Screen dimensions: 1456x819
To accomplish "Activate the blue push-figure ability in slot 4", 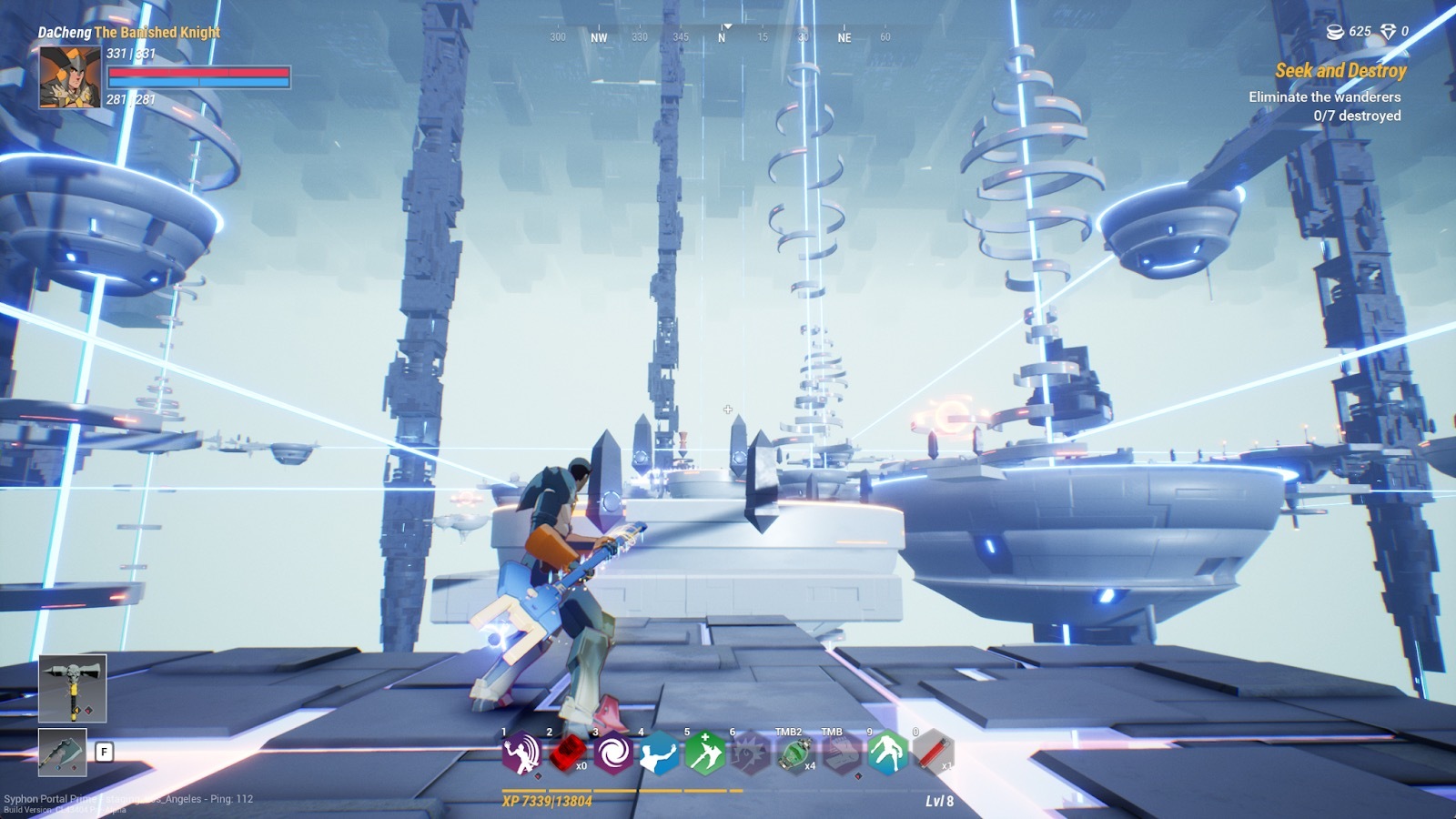I will (659, 753).
